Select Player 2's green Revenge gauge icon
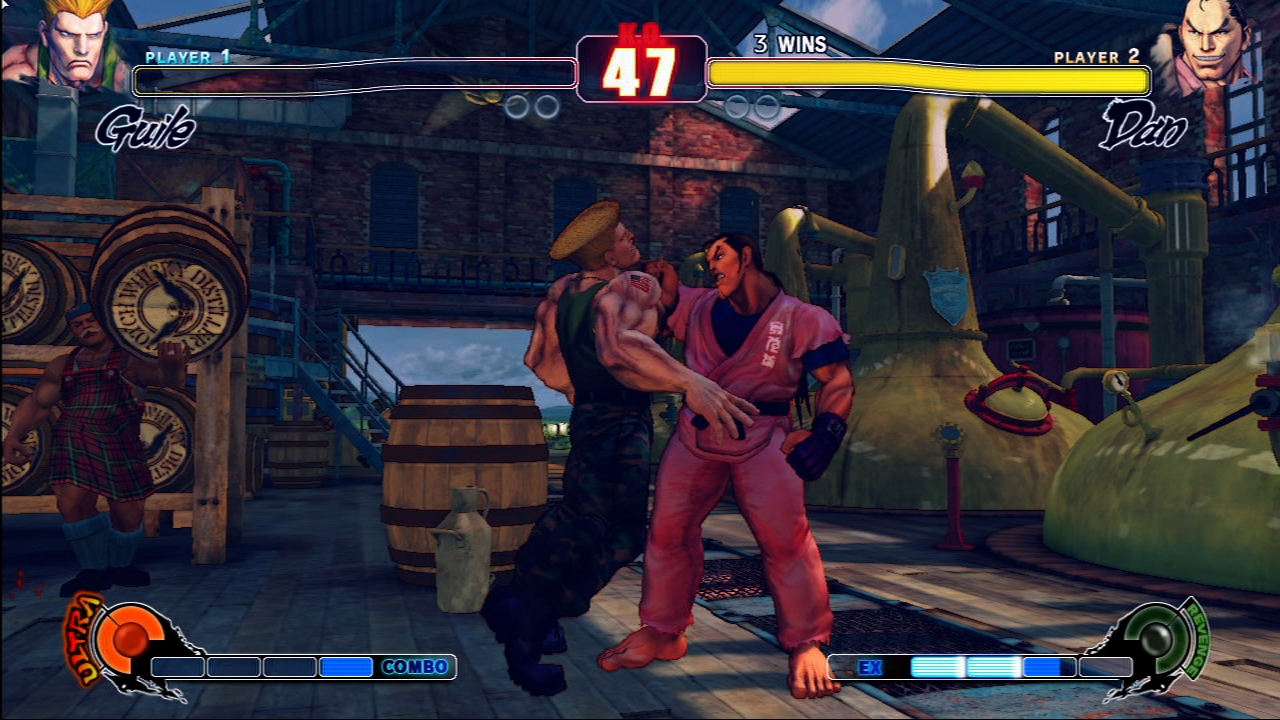Screen dimensions: 1280x720 [x=1156, y=637]
